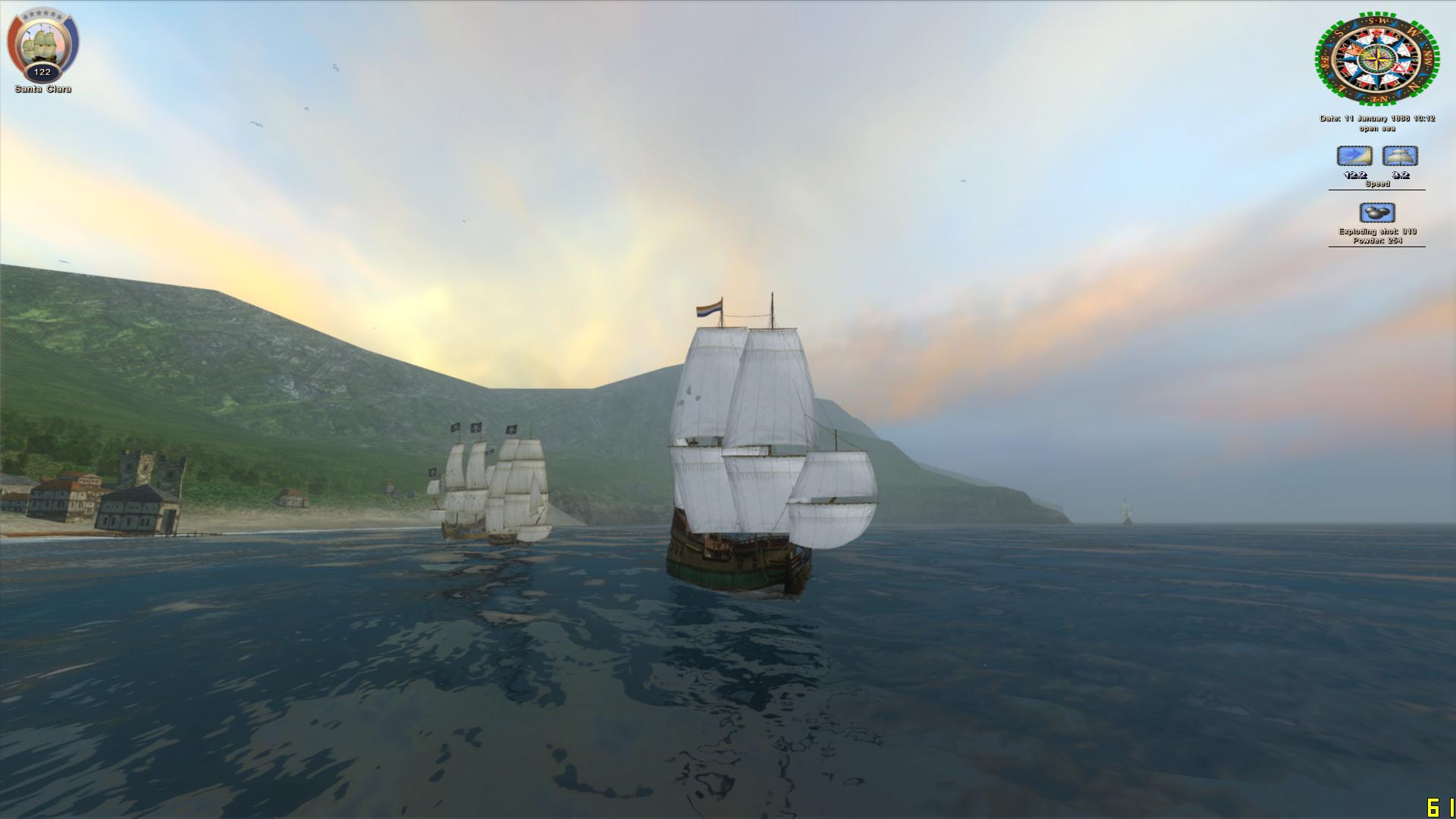
Task: Click the compass rose in the corner
Action: (x=1376, y=58)
